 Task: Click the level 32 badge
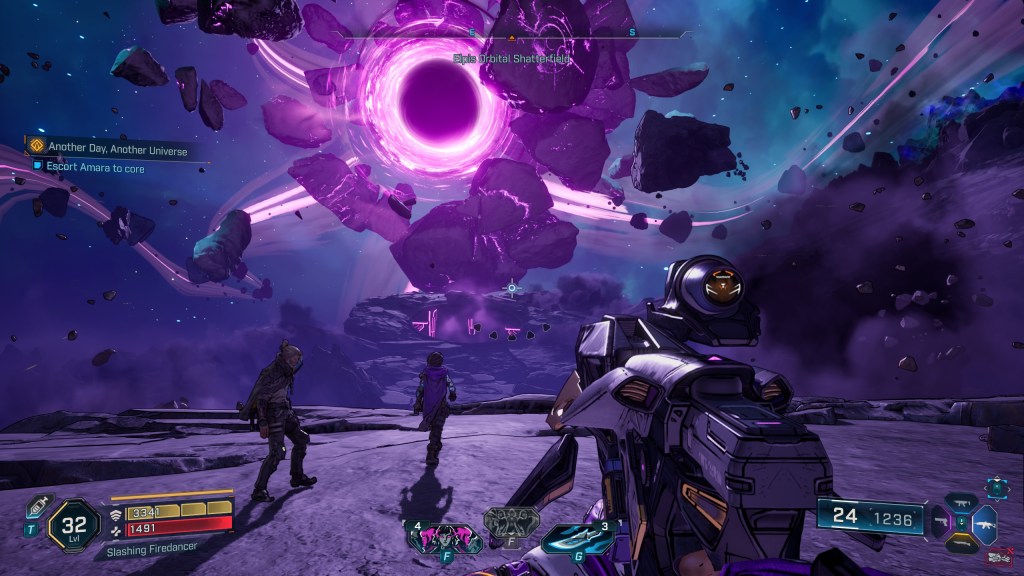(x=72, y=523)
